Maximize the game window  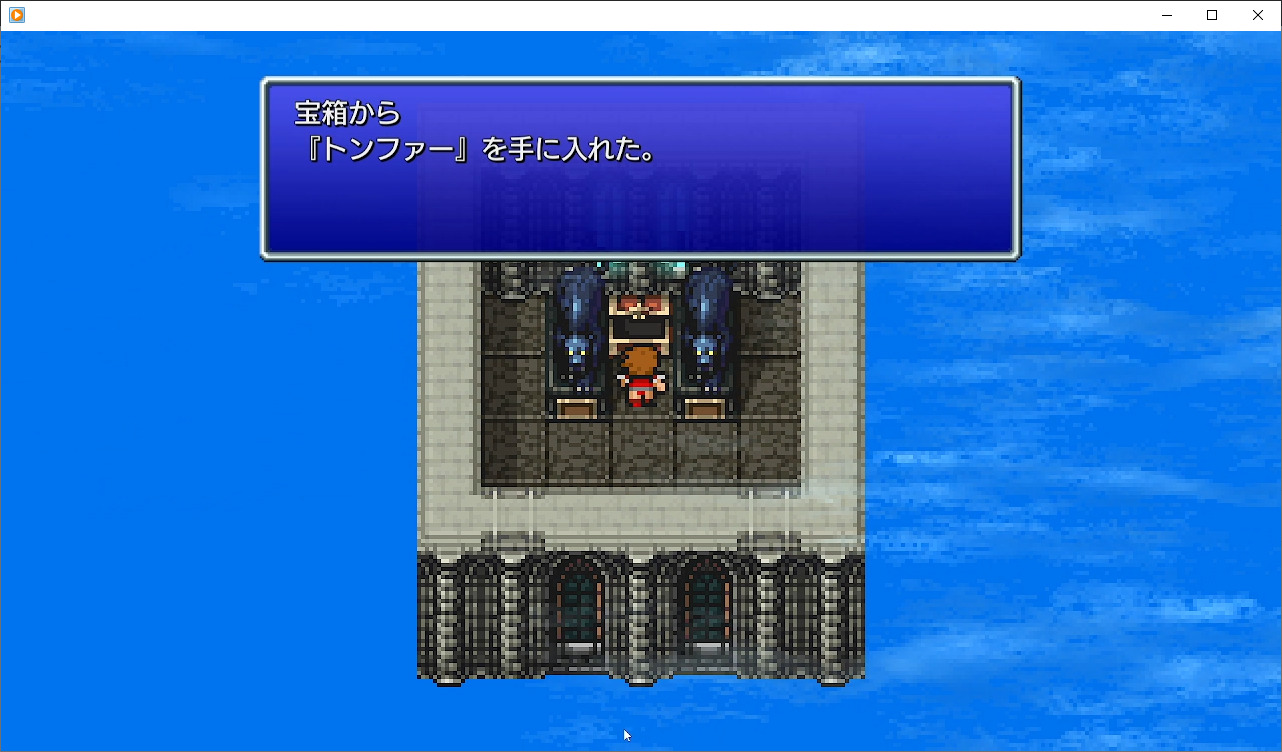coord(1211,15)
